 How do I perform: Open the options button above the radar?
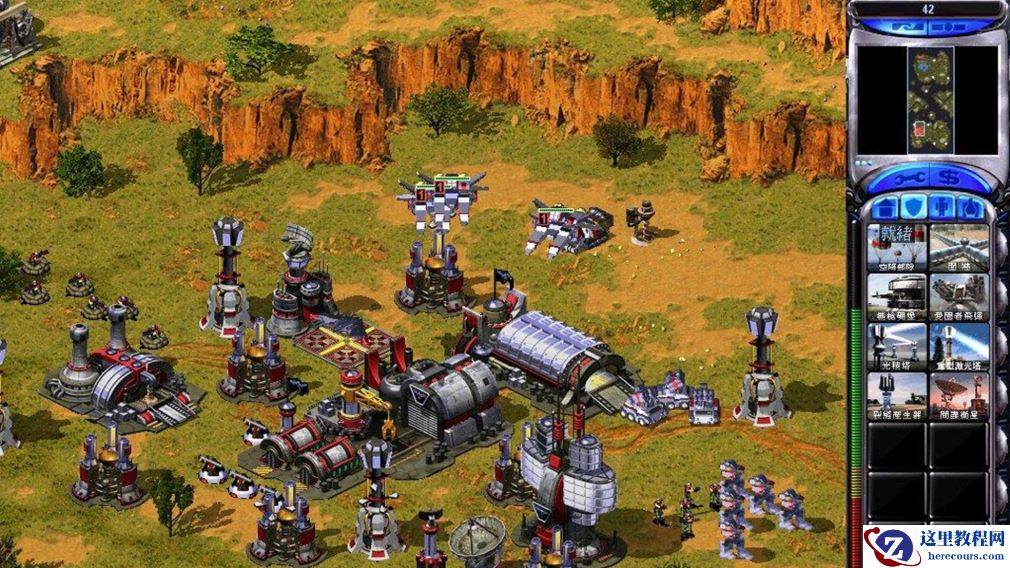(949, 28)
